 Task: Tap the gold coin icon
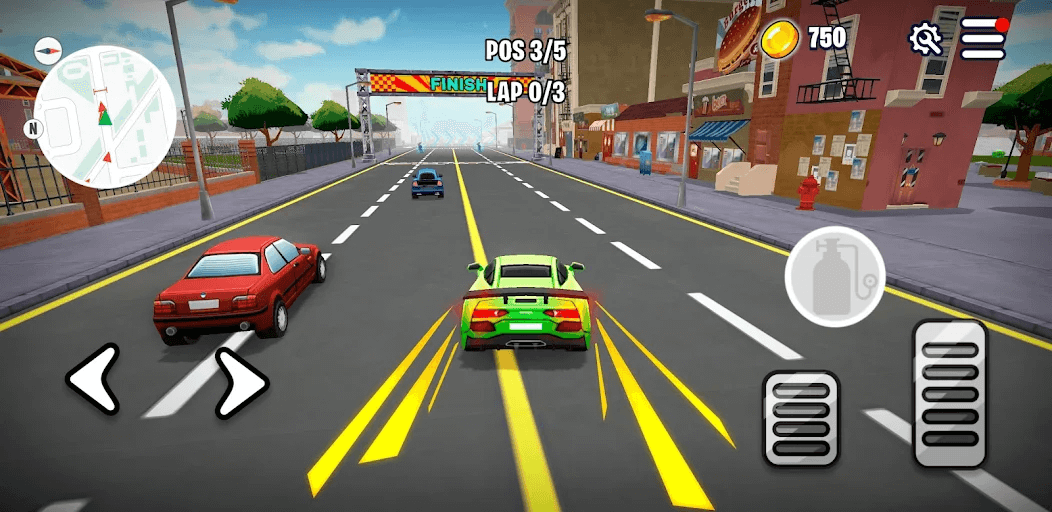click(x=779, y=39)
